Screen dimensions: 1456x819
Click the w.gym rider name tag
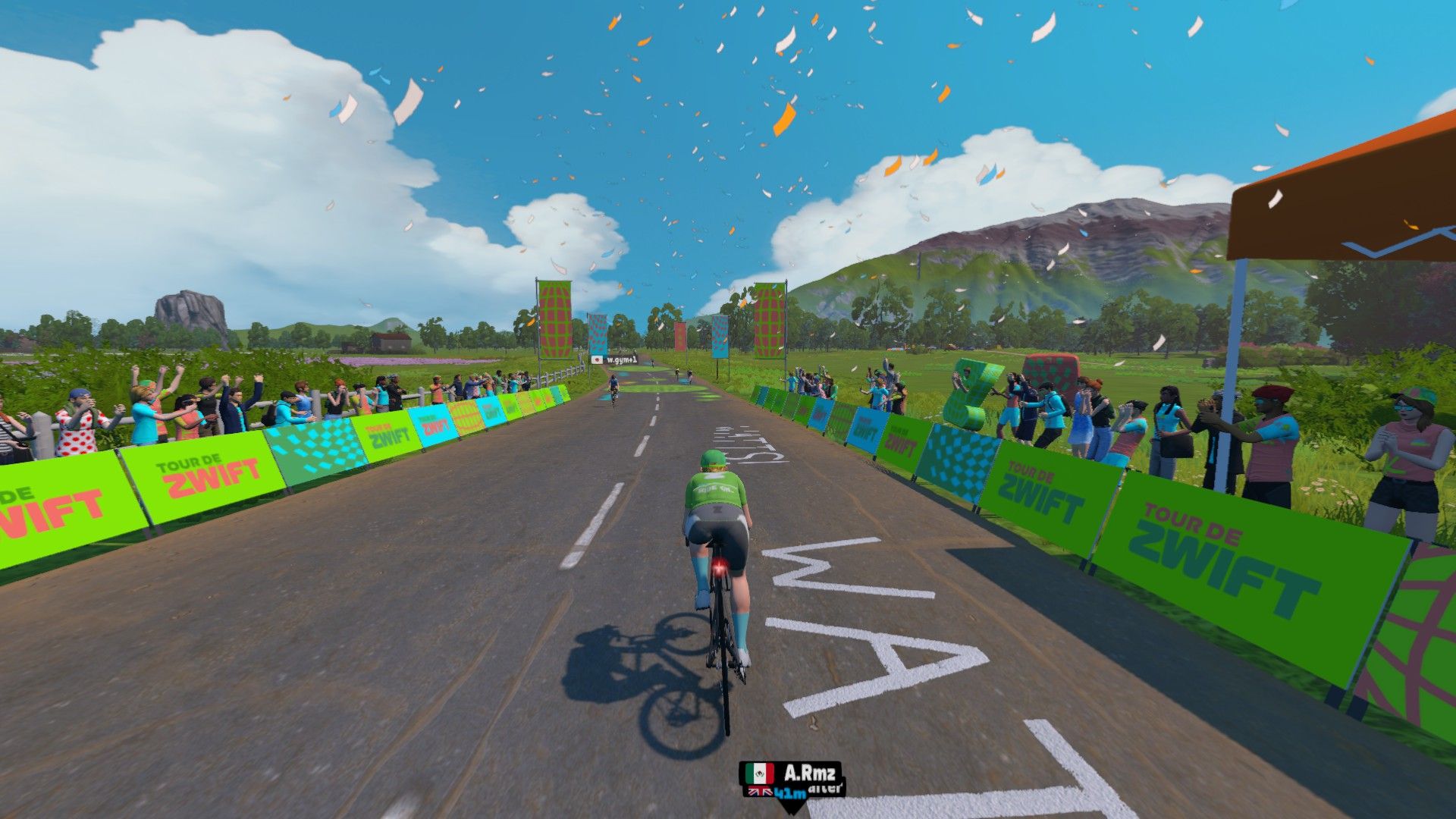[x=615, y=359]
